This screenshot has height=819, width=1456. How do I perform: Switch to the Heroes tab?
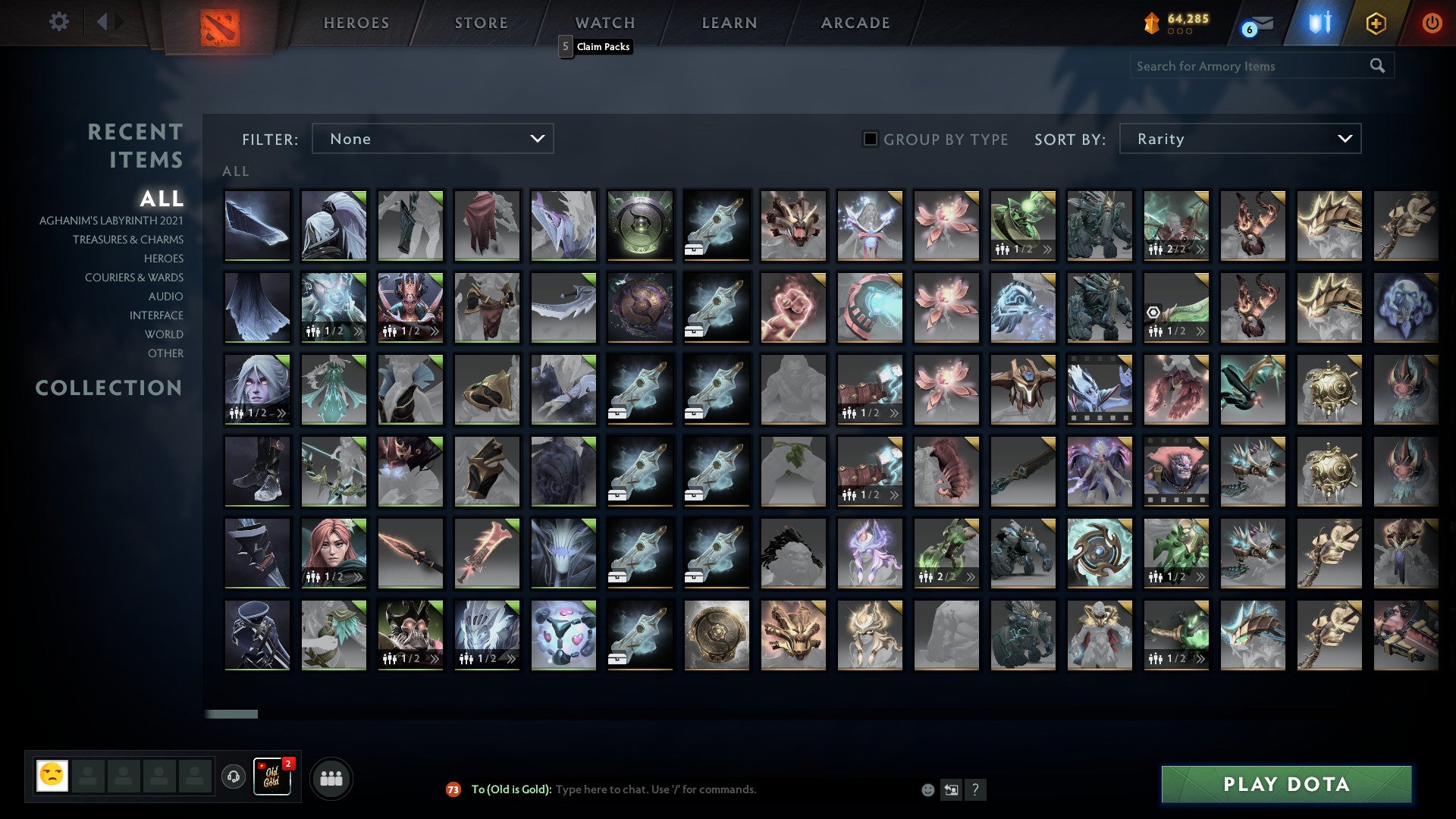[356, 23]
